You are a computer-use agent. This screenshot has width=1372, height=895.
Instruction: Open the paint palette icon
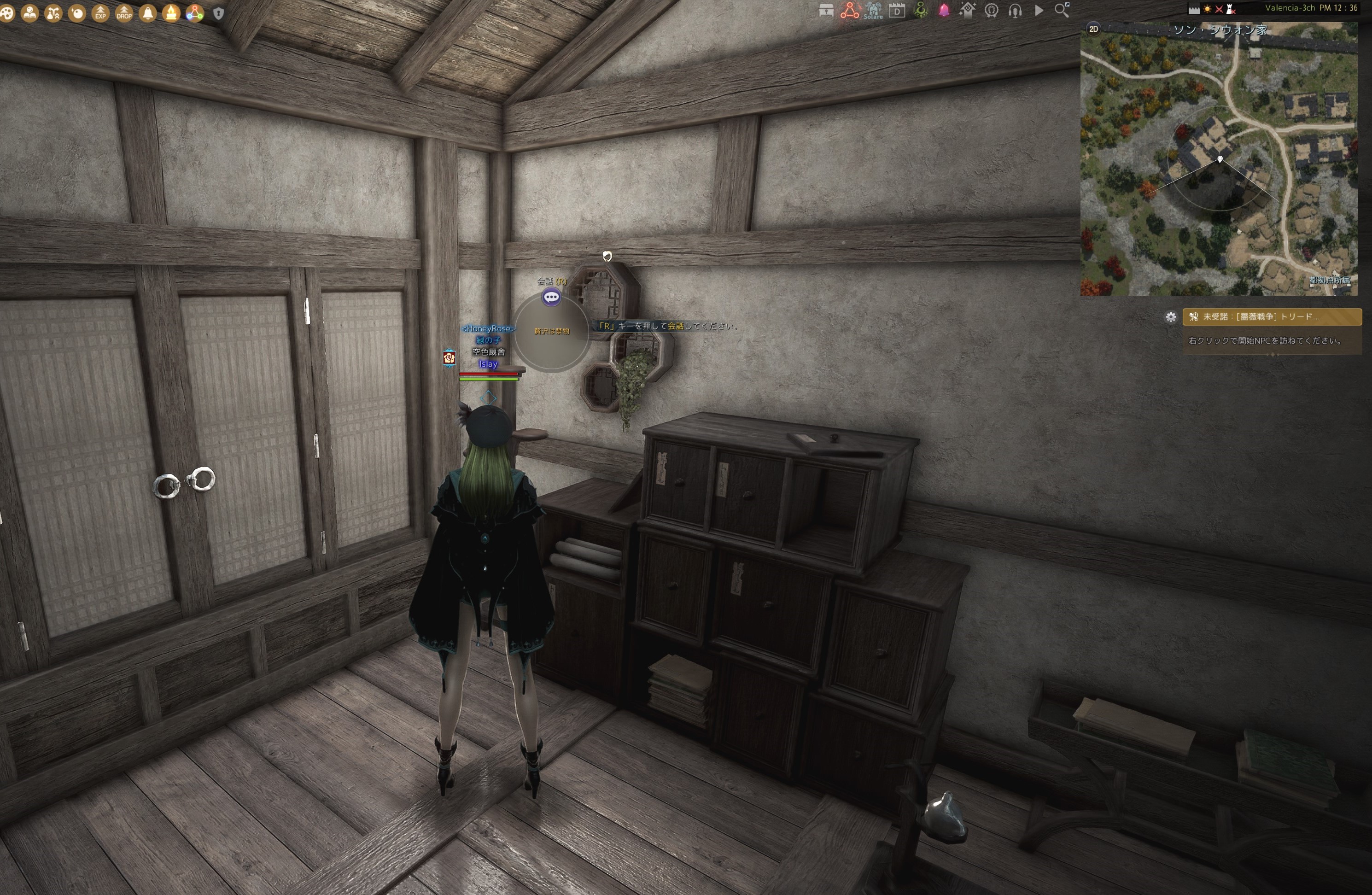[x=7, y=13]
